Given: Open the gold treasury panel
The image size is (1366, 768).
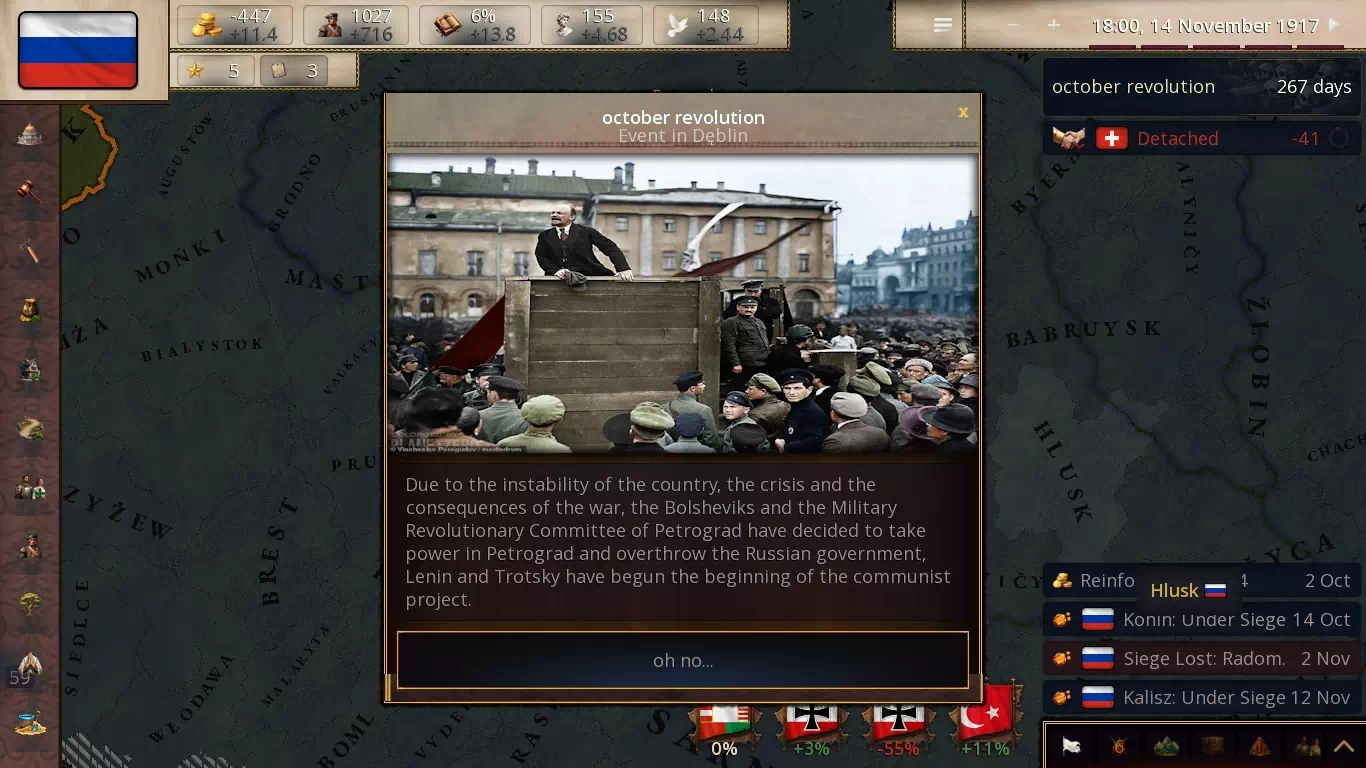Looking at the screenshot, I should pos(235,25).
